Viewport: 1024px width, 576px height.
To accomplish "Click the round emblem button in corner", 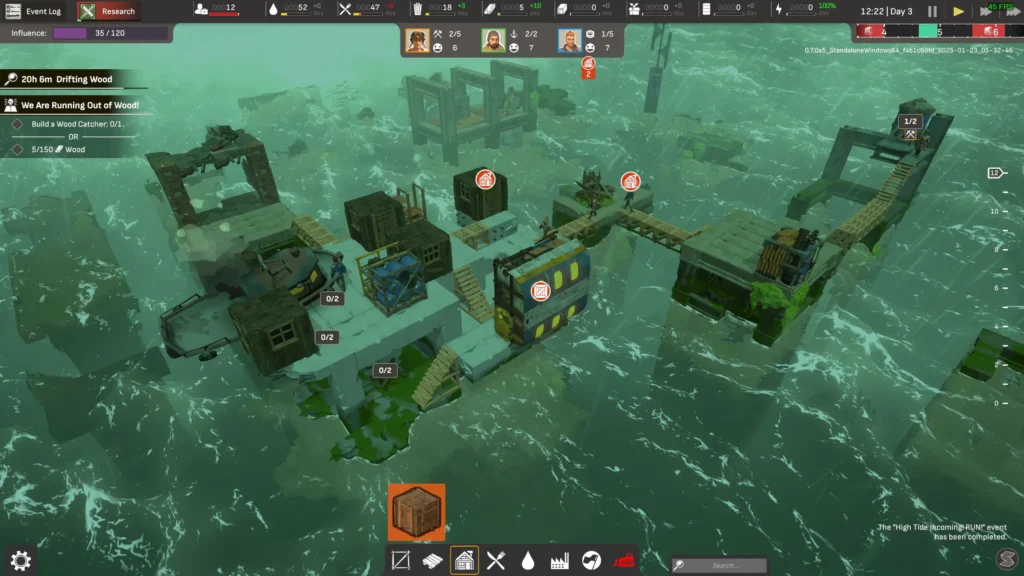I will coord(1006,557).
